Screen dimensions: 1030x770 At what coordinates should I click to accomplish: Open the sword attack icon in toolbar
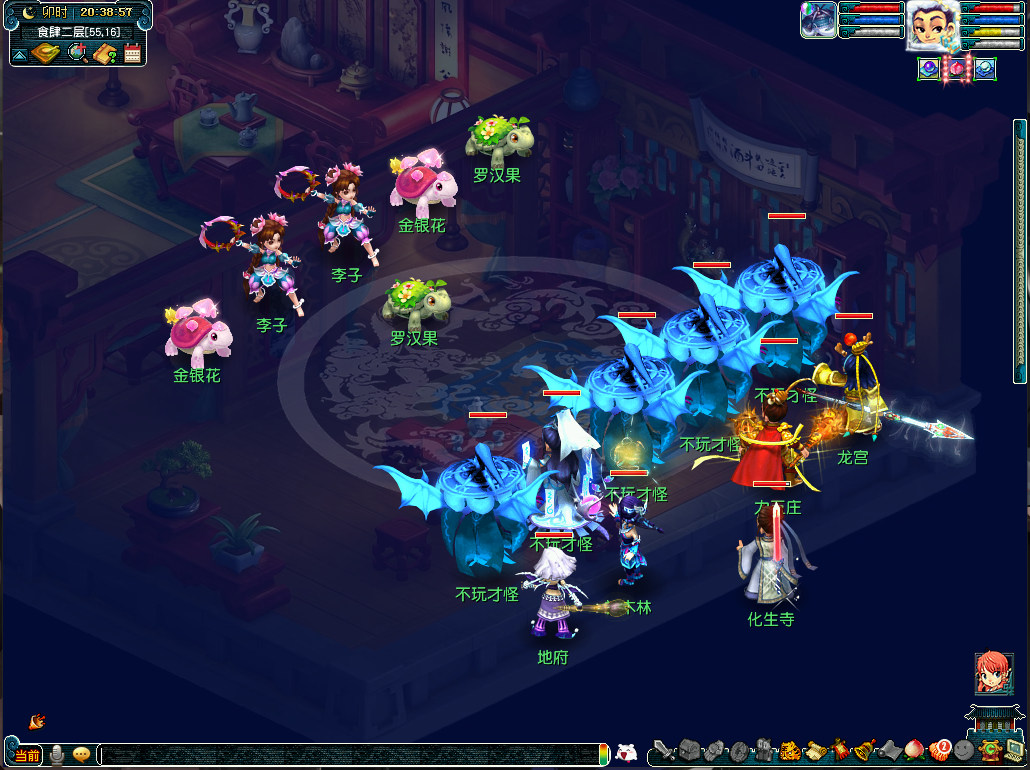(662, 750)
